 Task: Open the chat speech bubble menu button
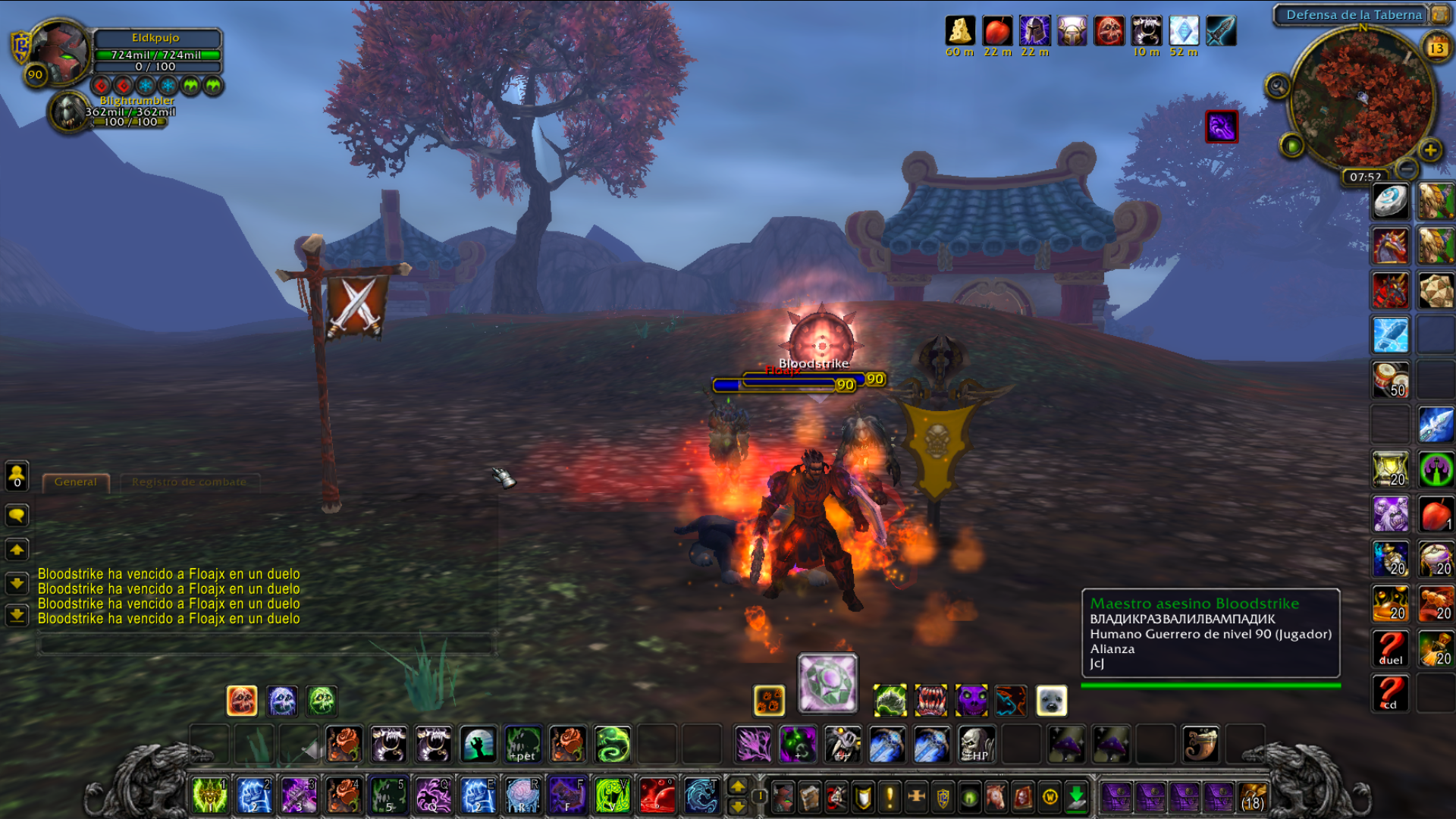tap(17, 516)
